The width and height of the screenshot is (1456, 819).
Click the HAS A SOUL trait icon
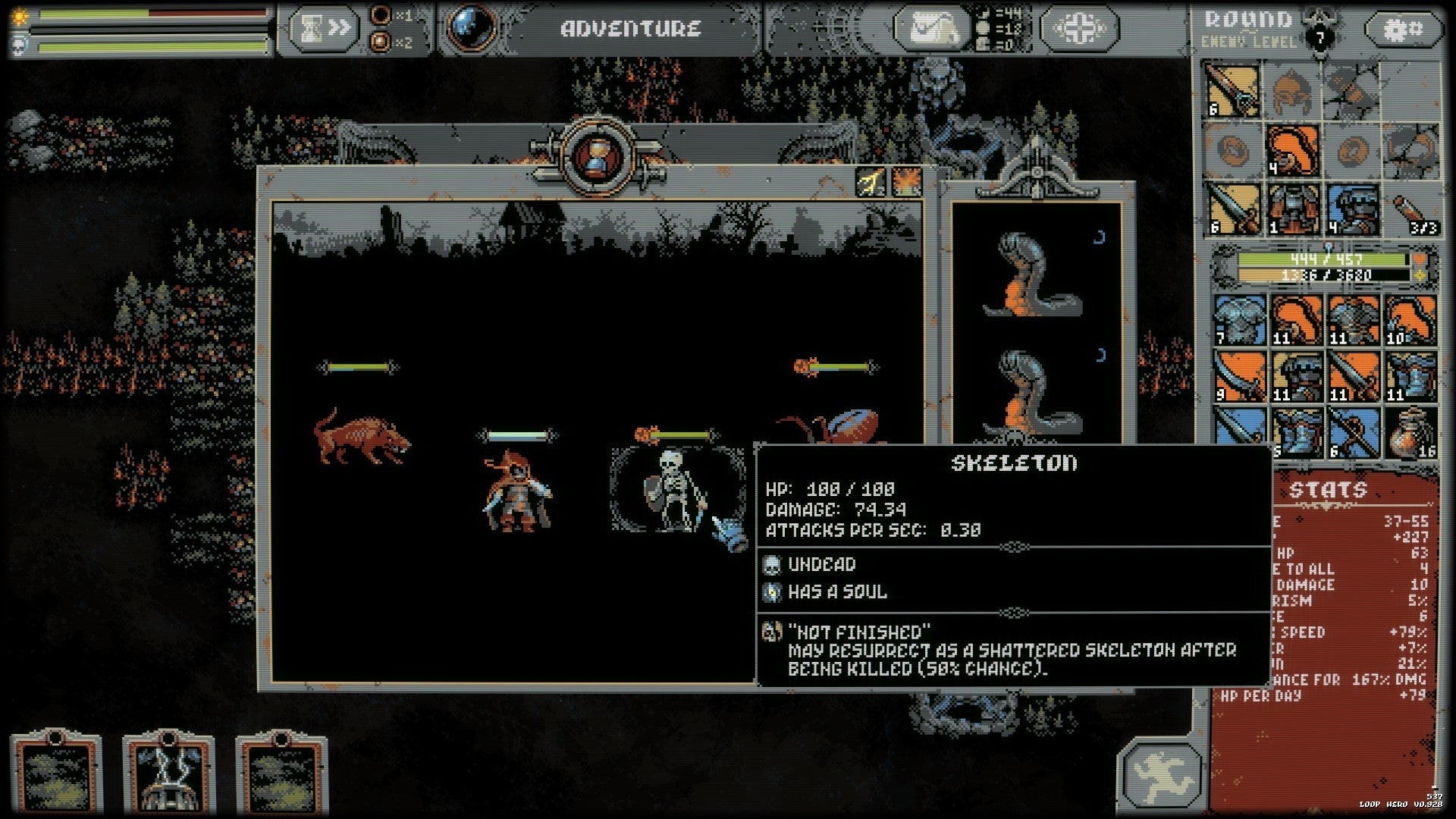[x=774, y=593]
